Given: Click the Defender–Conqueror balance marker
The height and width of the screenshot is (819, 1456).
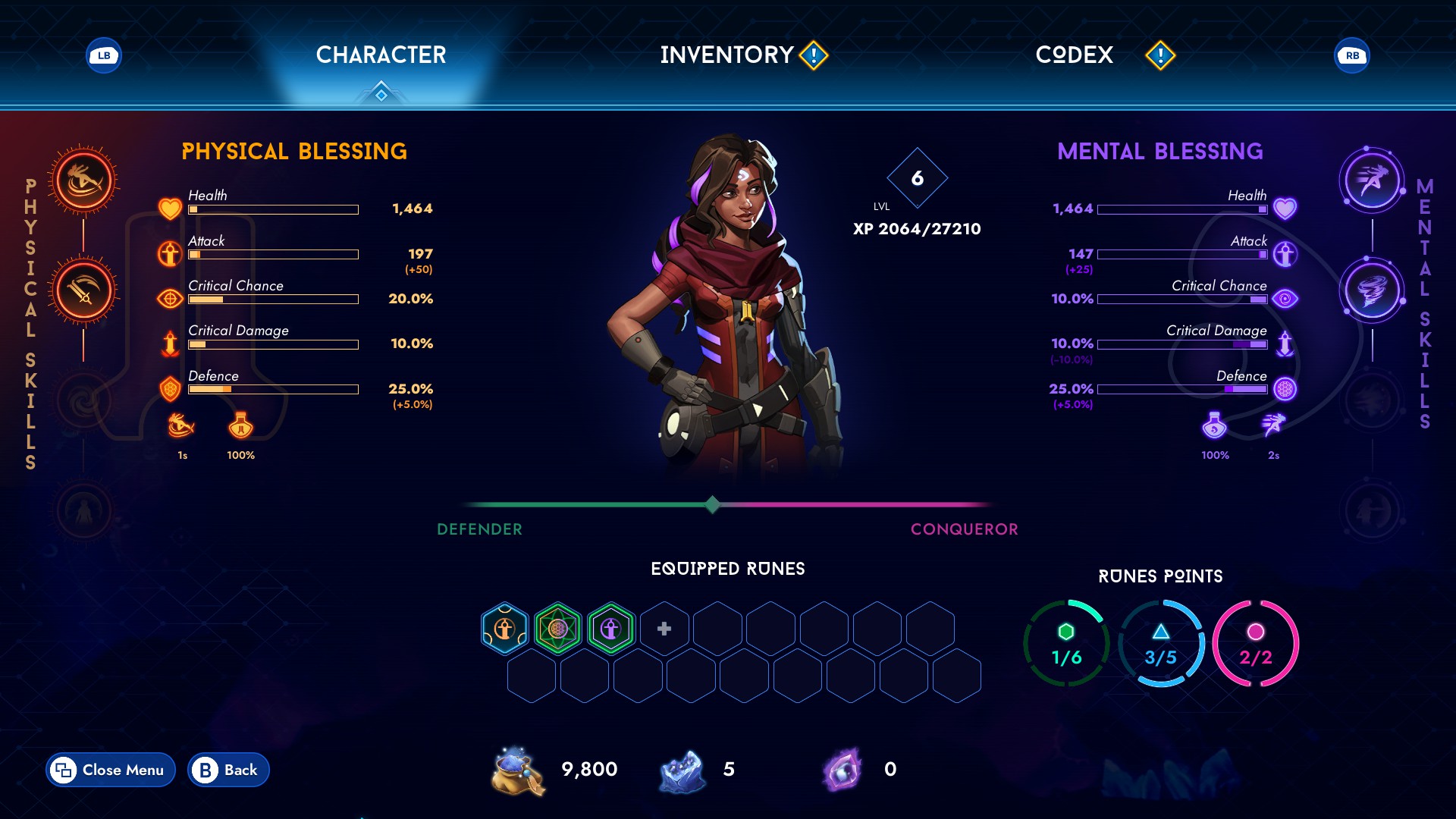Looking at the screenshot, I should pos(712,504).
